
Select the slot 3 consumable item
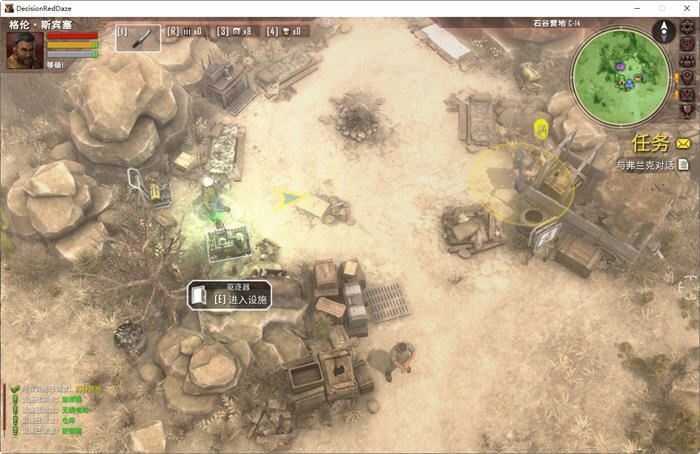coord(236,31)
